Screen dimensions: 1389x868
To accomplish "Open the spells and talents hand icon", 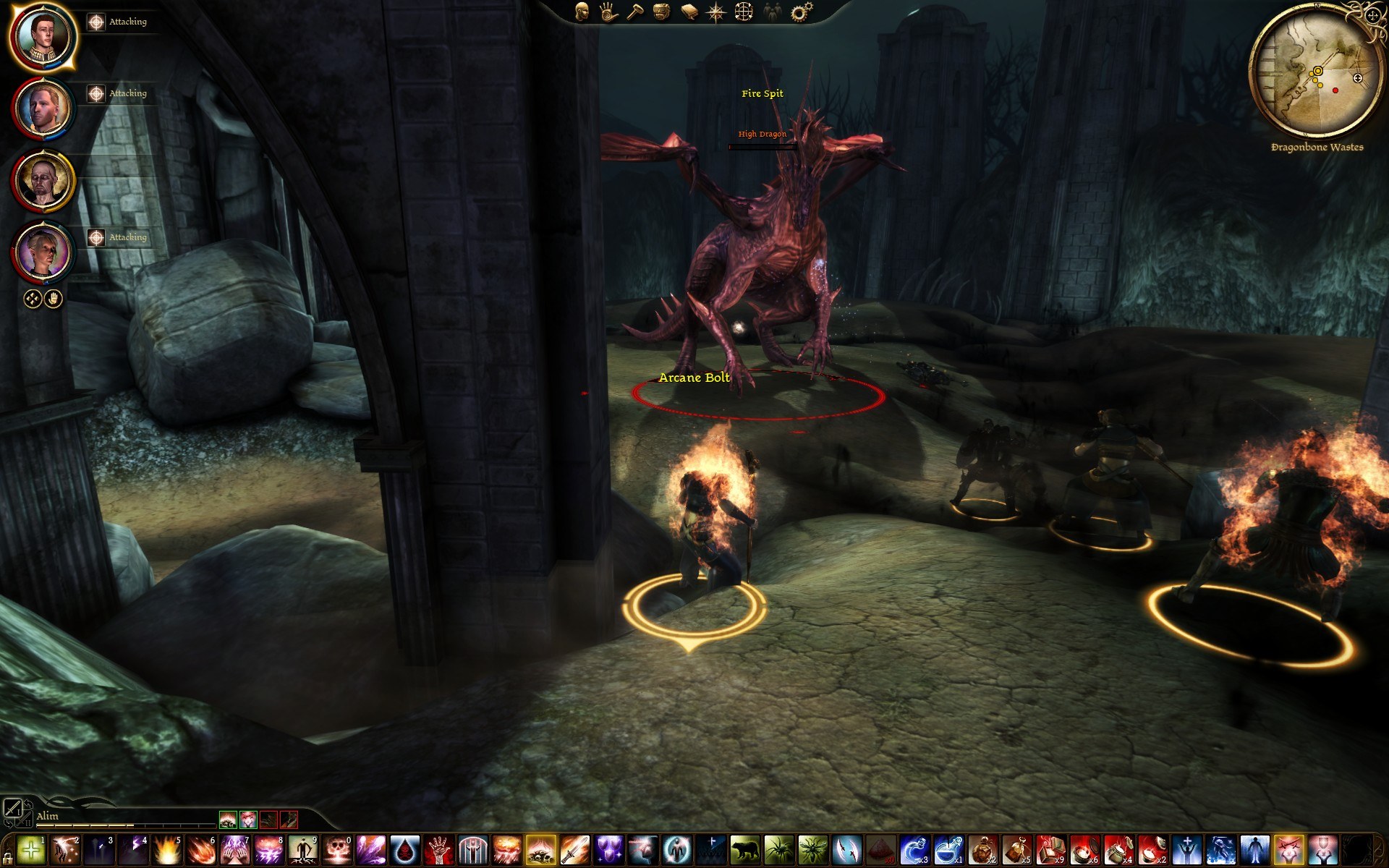I will coord(608,12).
